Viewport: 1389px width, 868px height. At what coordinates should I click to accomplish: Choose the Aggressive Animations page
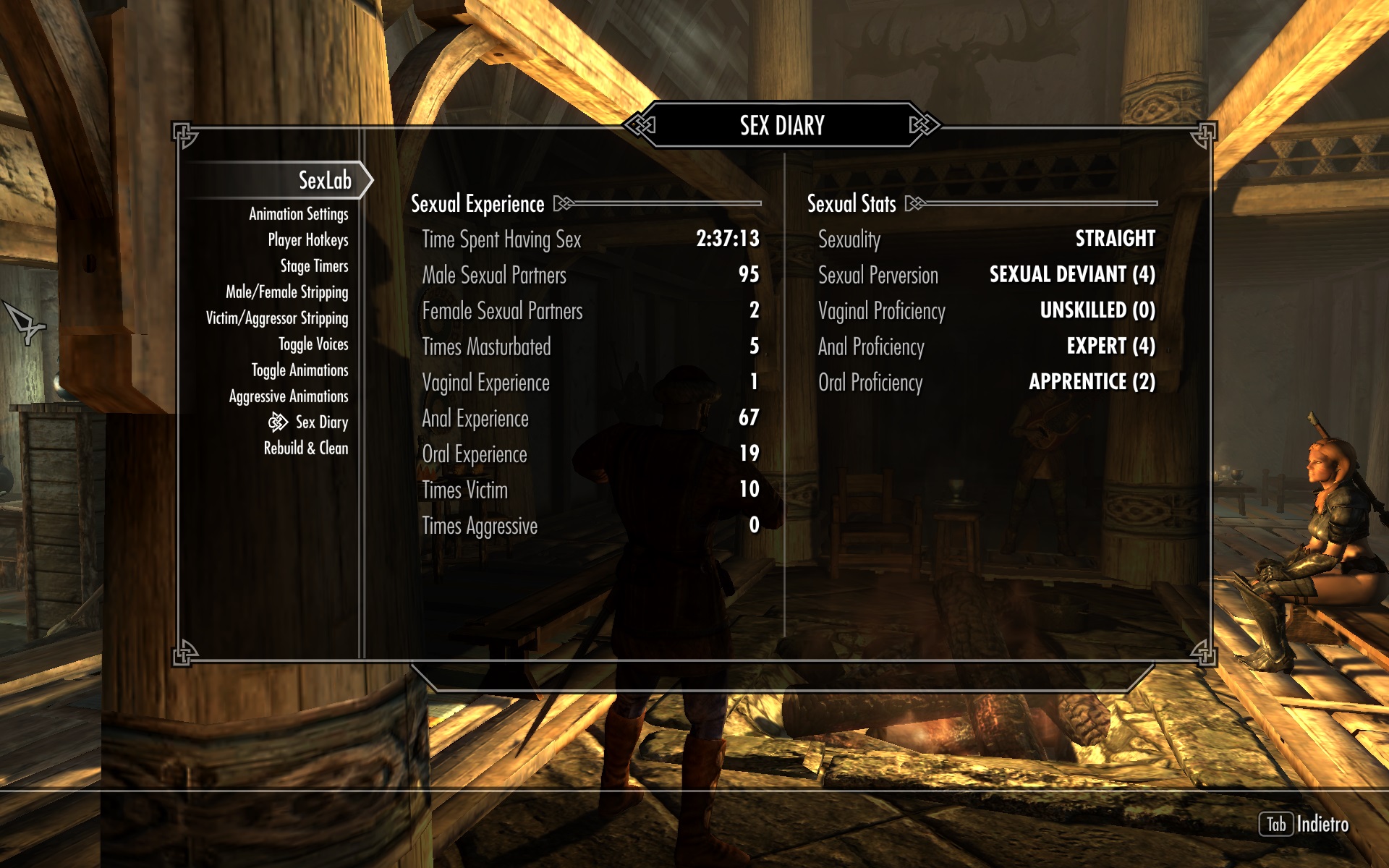click(x=288, y=396)
